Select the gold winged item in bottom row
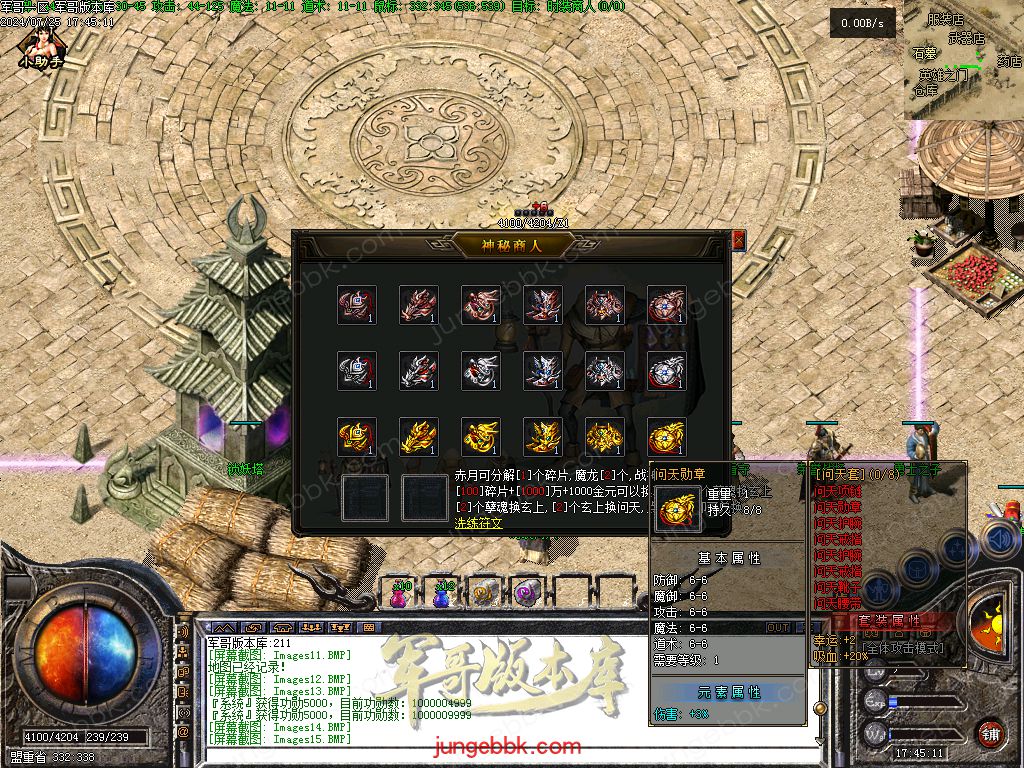The width and height of the screenshot is (1024, 768). point(419,436)
